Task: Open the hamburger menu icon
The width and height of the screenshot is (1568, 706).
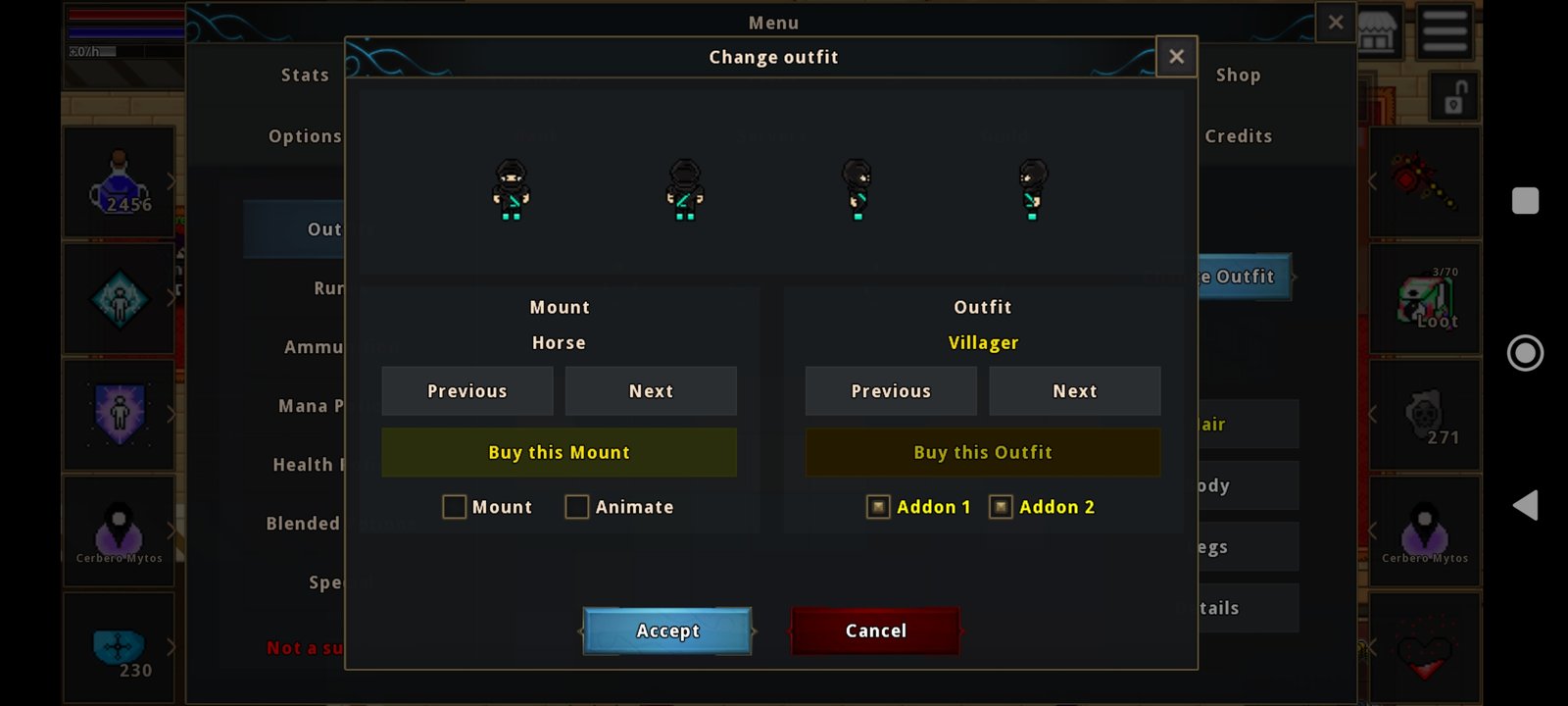Action: (x=1445, y=30)
